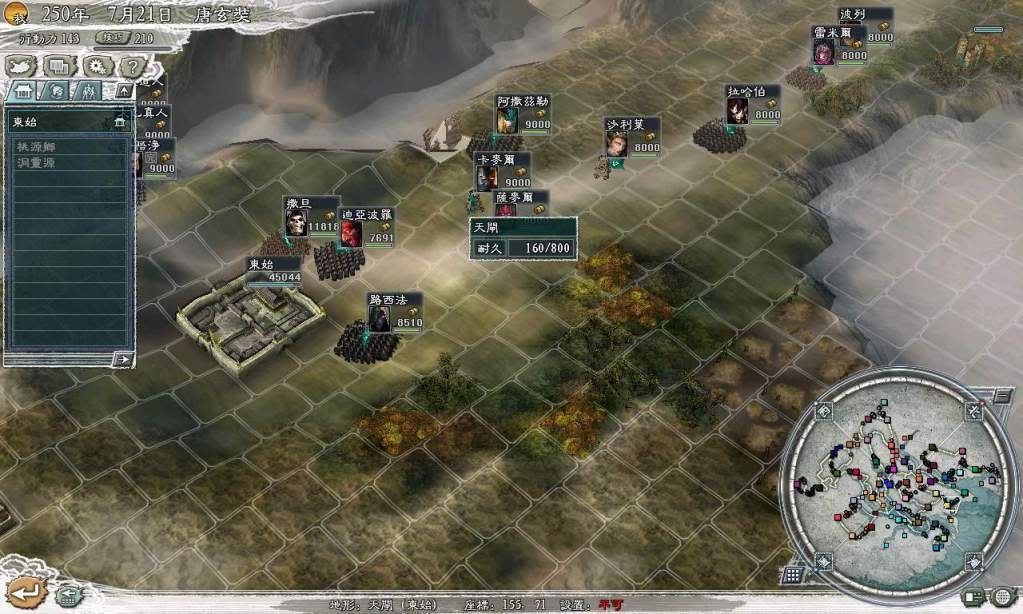Switch to the city building list tab
1023x614 pixels.
23,91
